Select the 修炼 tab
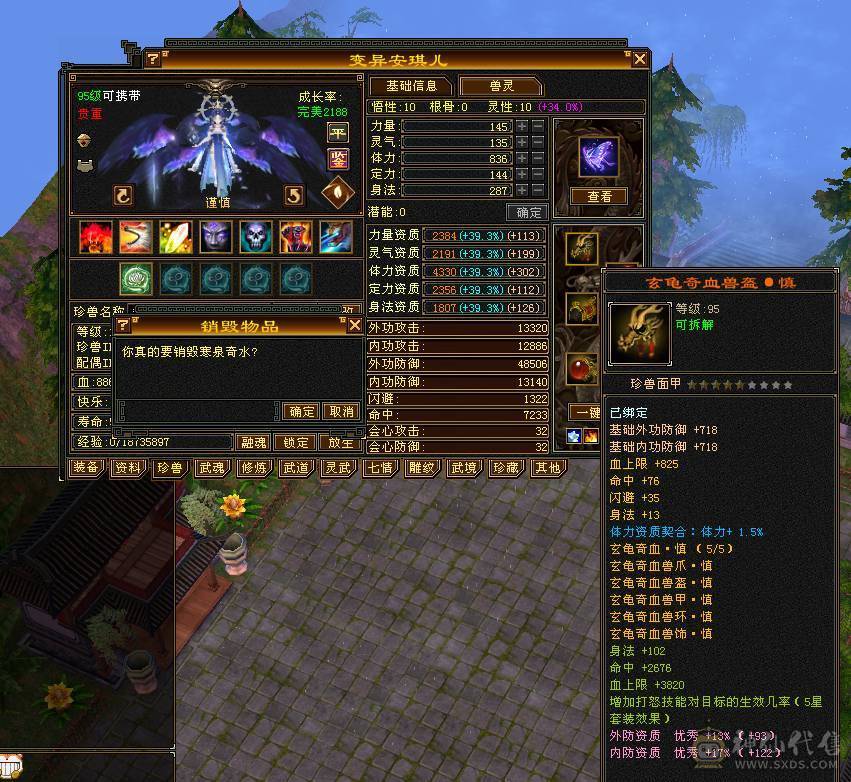Screen dimensions: 851x782 [x=253, y=468]
